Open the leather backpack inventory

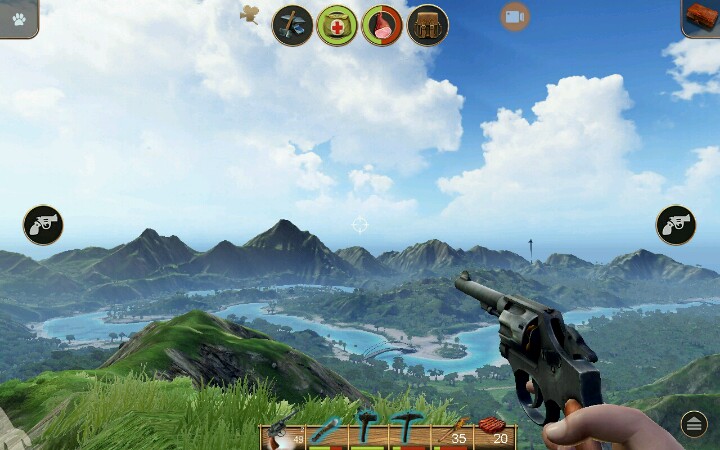pos(428,25)
